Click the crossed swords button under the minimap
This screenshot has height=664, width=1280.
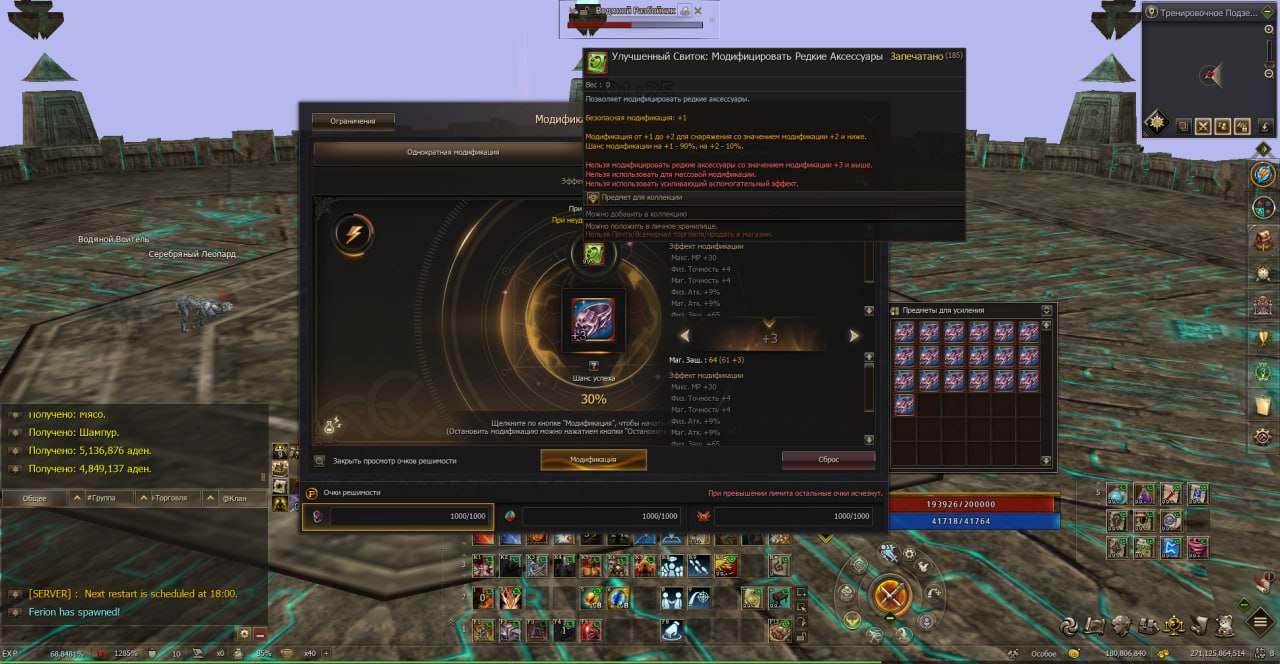pyautogui.click(x=1202, y=126)
